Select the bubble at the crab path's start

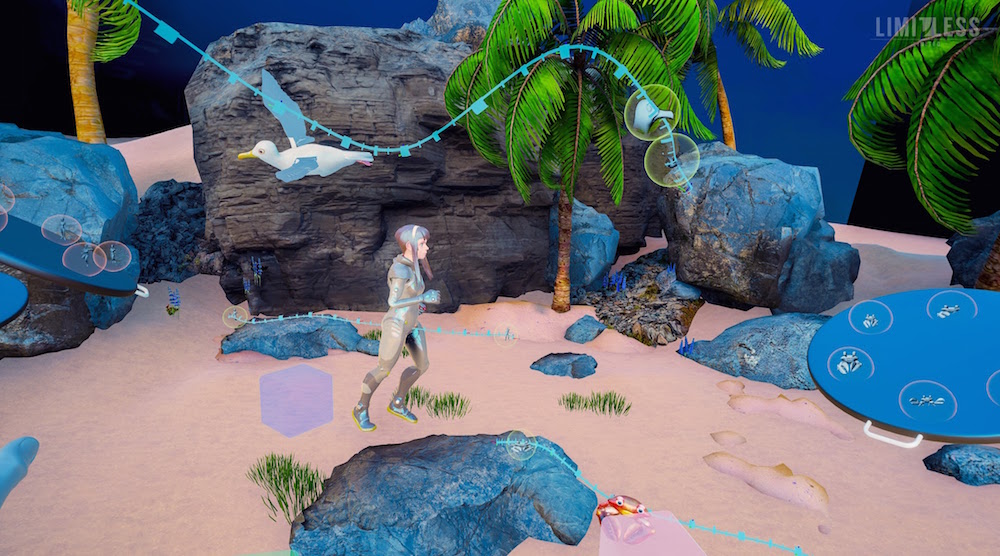(x=518, y=443)
